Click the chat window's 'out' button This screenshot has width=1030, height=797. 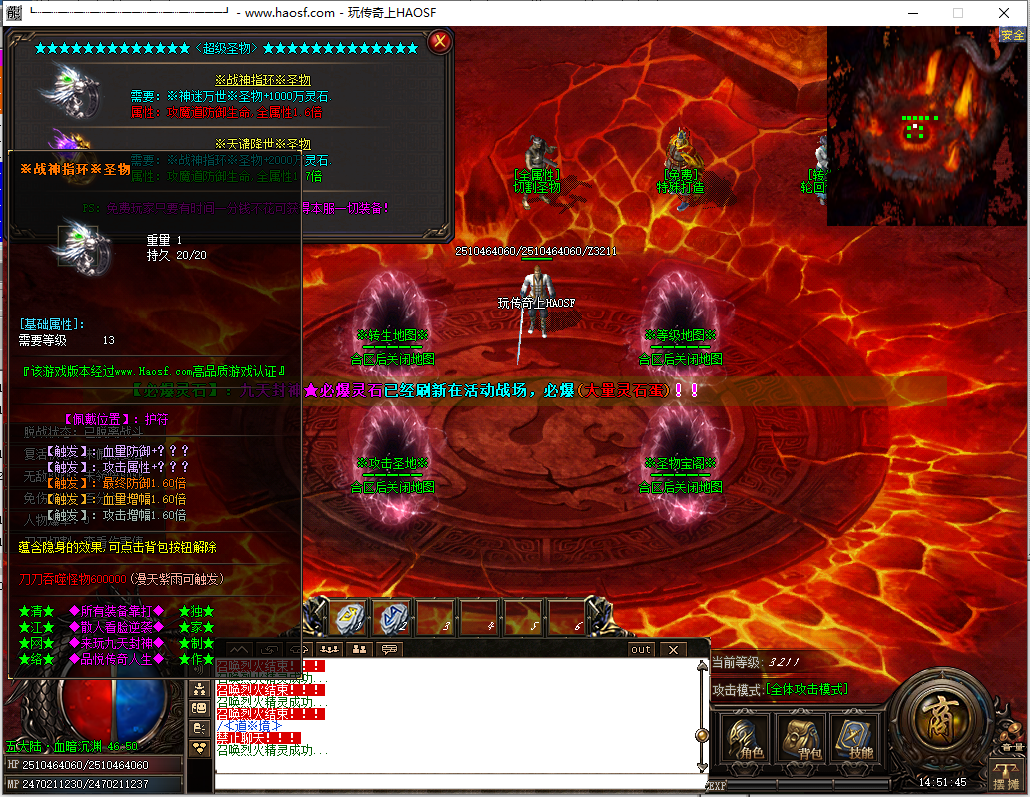[641, 650]
